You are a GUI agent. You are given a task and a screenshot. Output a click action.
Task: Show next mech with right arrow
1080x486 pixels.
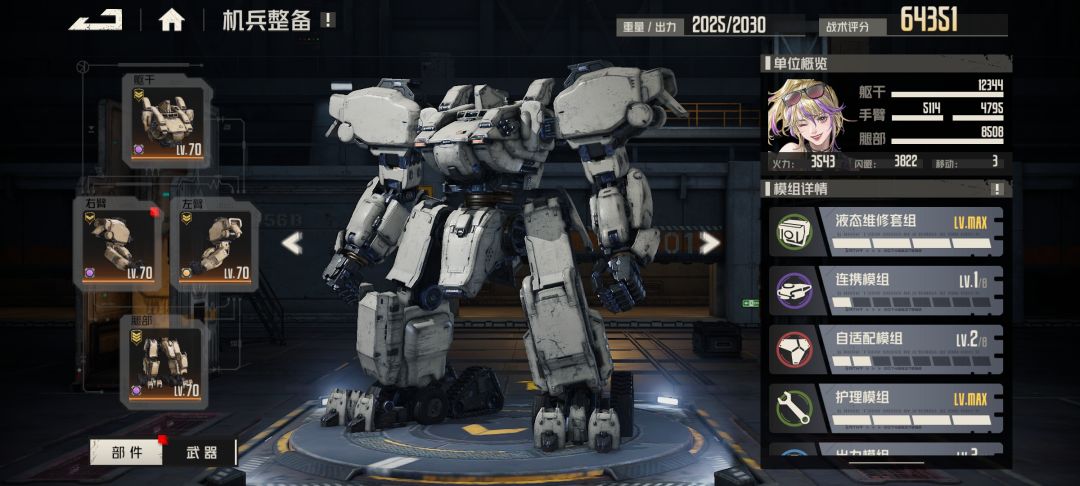click(x=709, y=243)
